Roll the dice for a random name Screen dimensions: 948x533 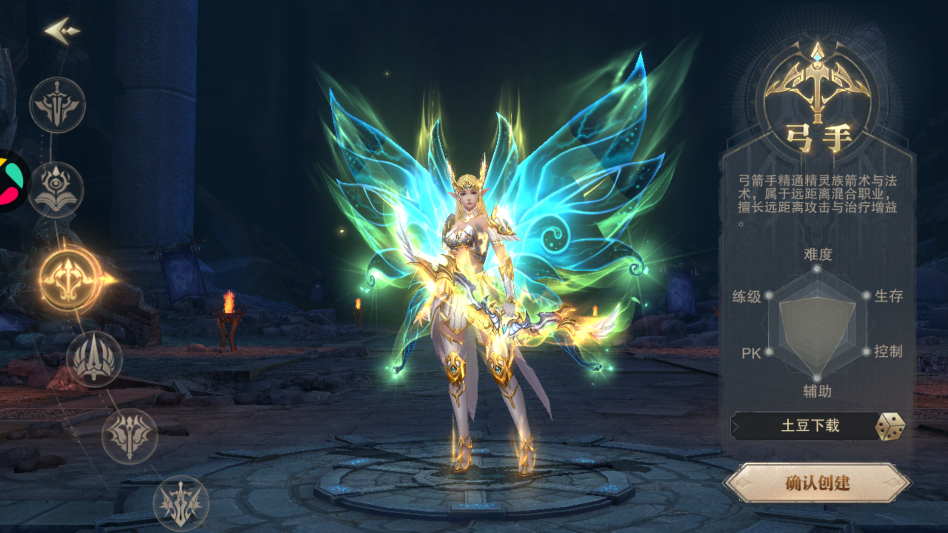pos(890,427)
